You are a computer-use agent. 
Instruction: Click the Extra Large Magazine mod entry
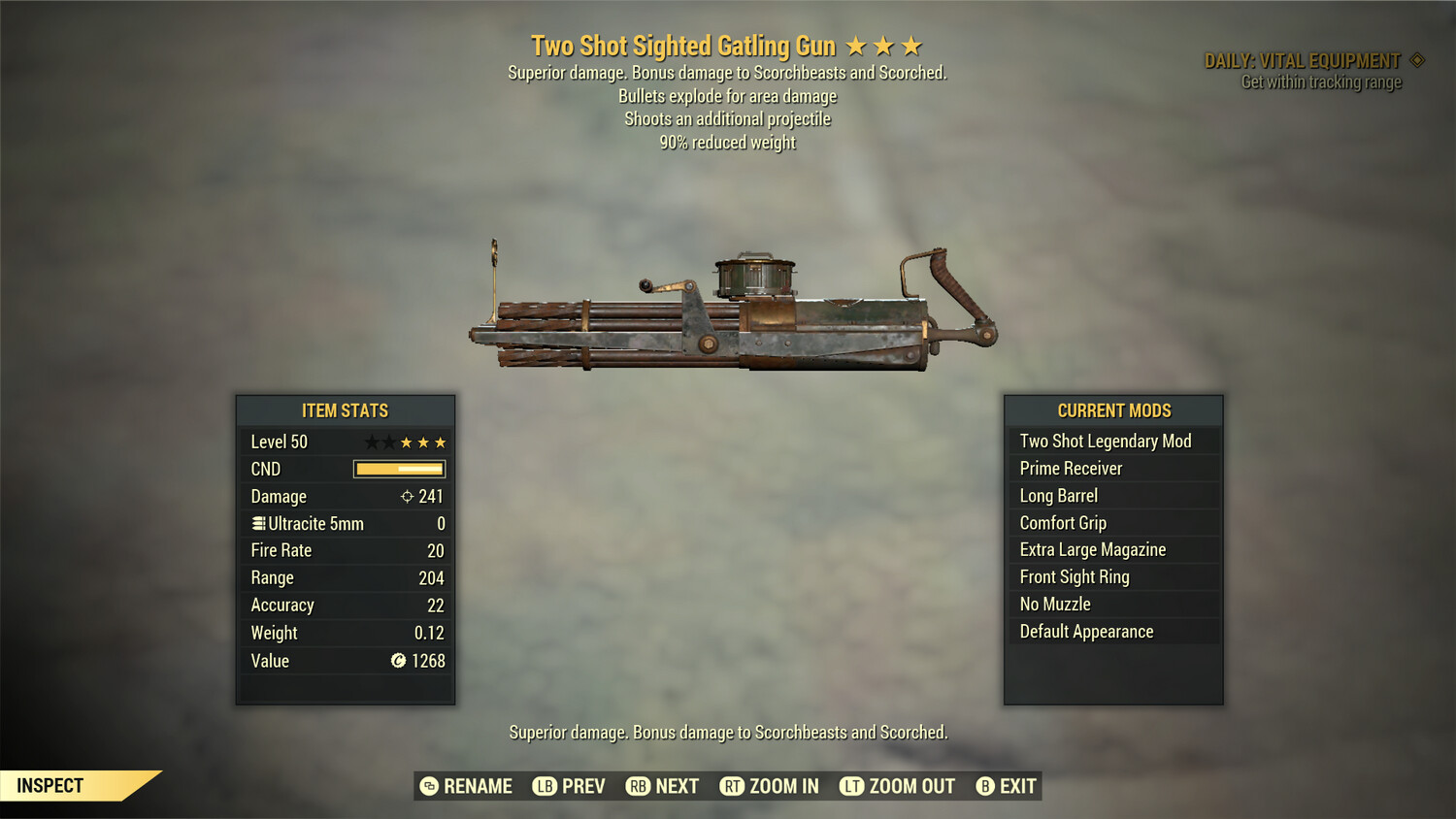[1091, 549]
